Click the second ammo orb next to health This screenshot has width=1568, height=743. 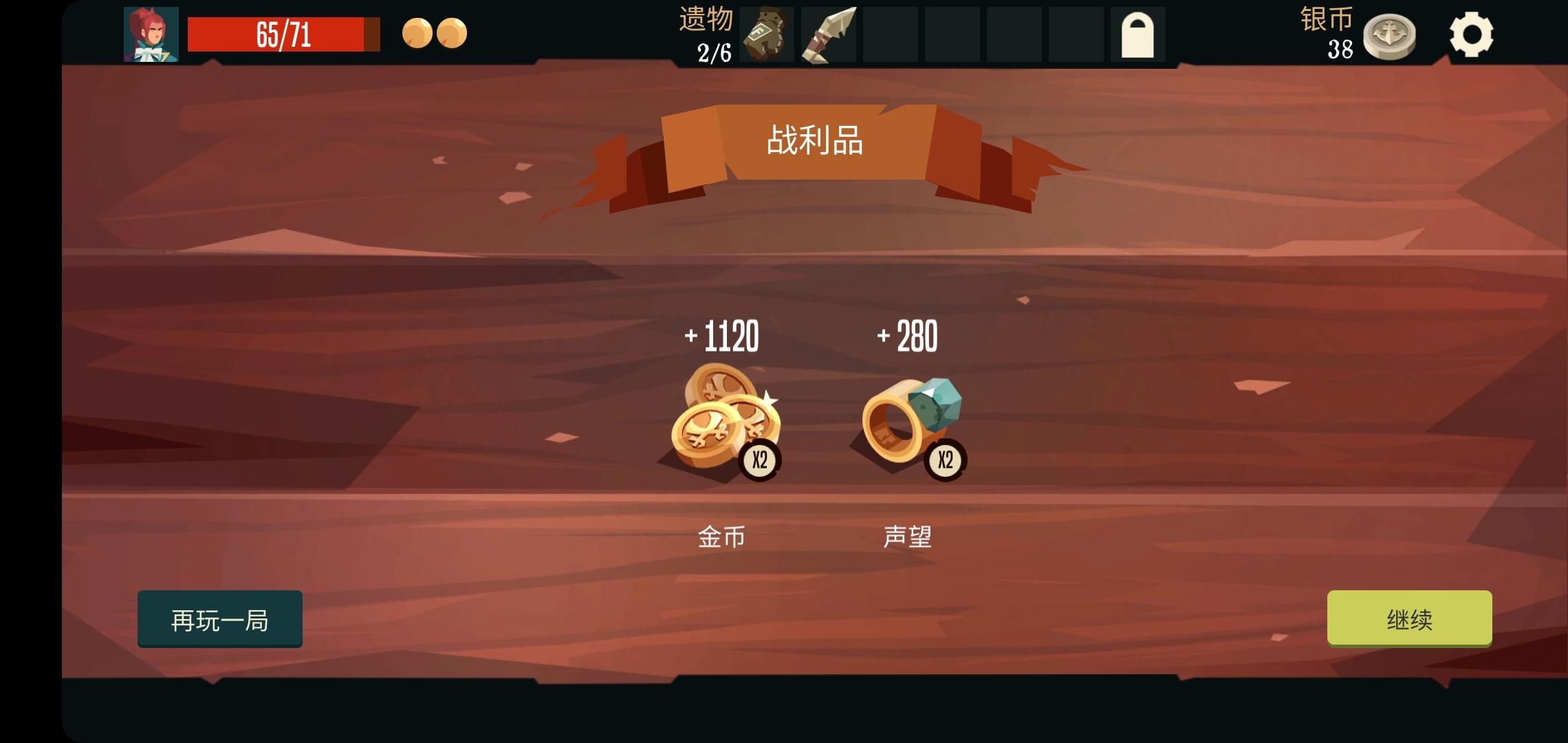tap(451, 33)
